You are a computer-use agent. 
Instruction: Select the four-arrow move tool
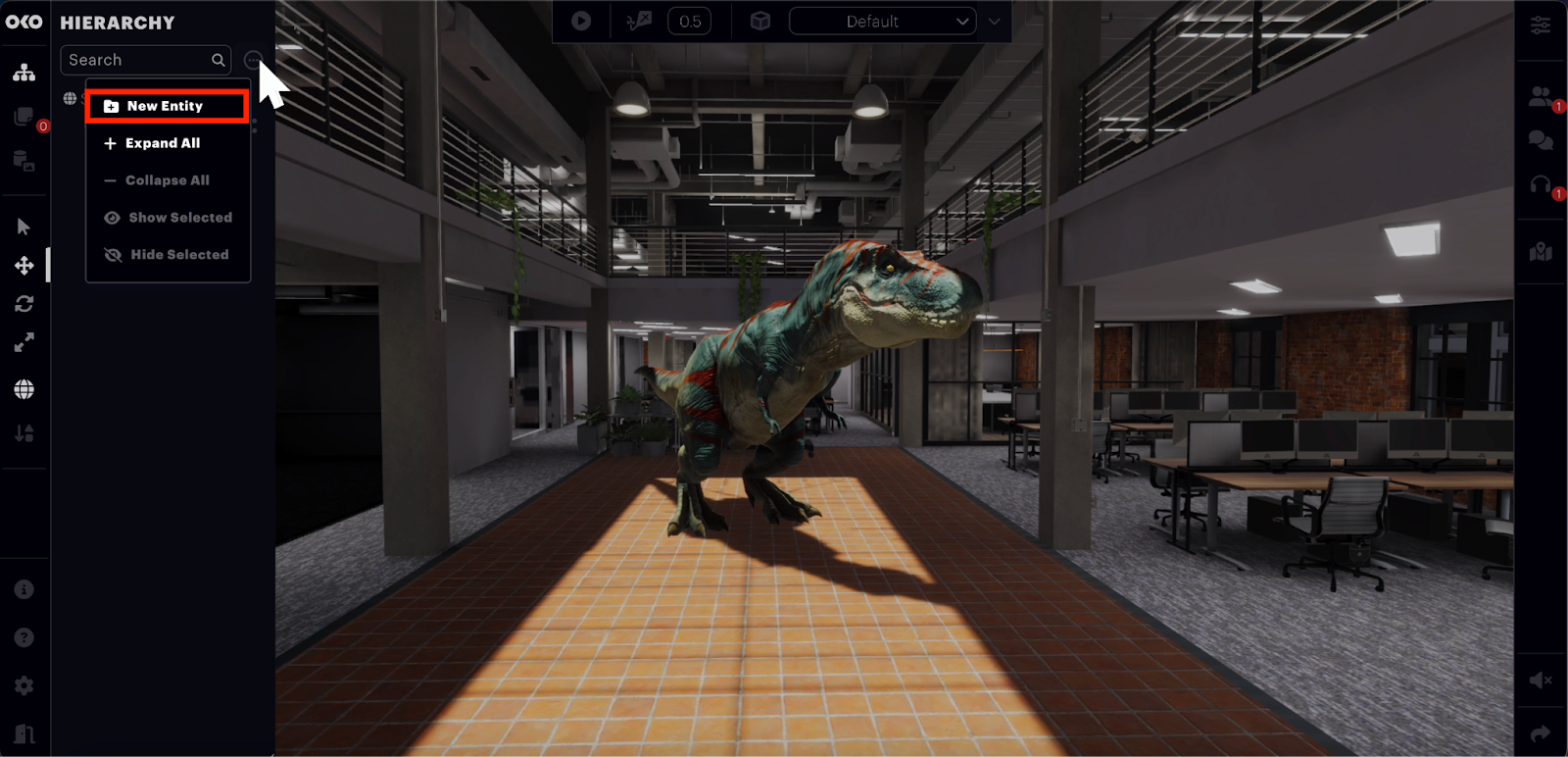[24, 266]
